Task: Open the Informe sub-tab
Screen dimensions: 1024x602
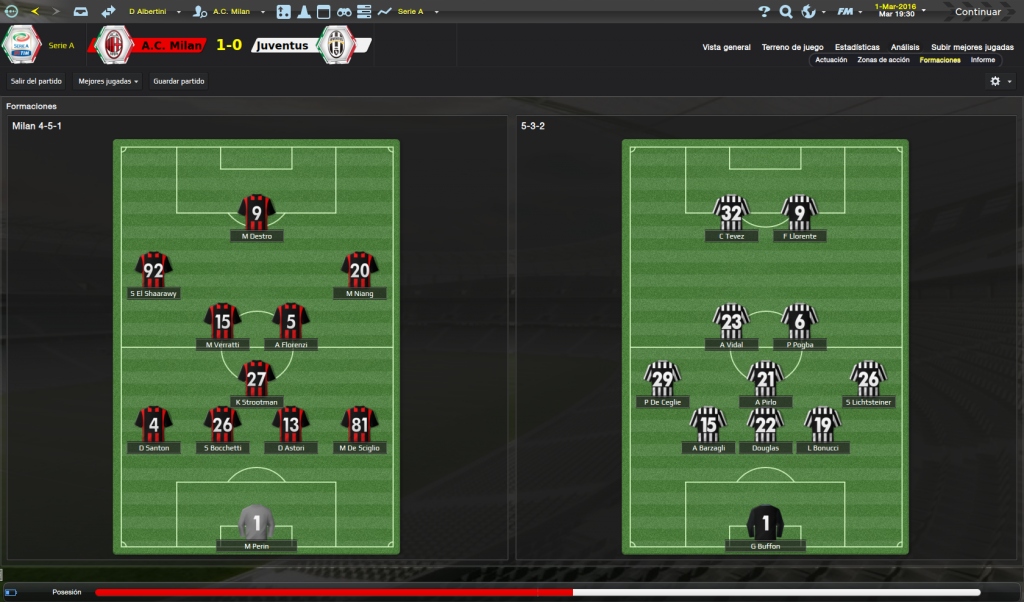Action: (982, 60)
